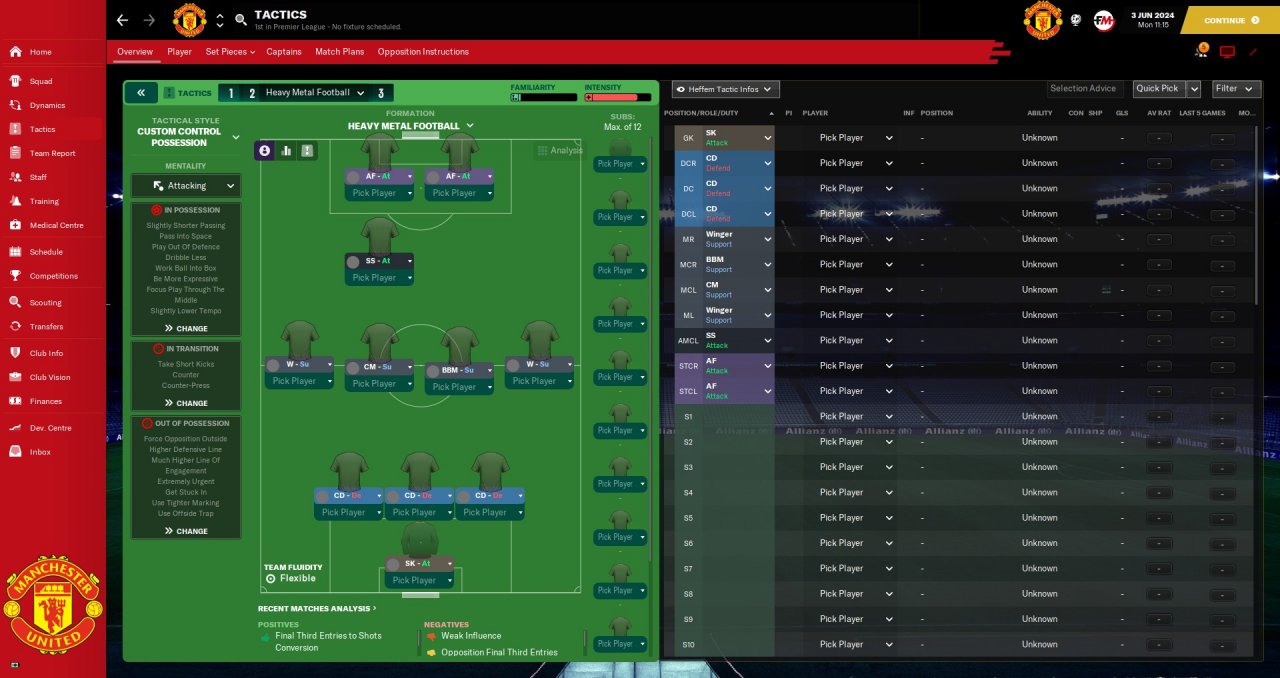This screenshot has width=1280, height=678.
Task: Open the Transfers screen
Action: pos(46,326)
